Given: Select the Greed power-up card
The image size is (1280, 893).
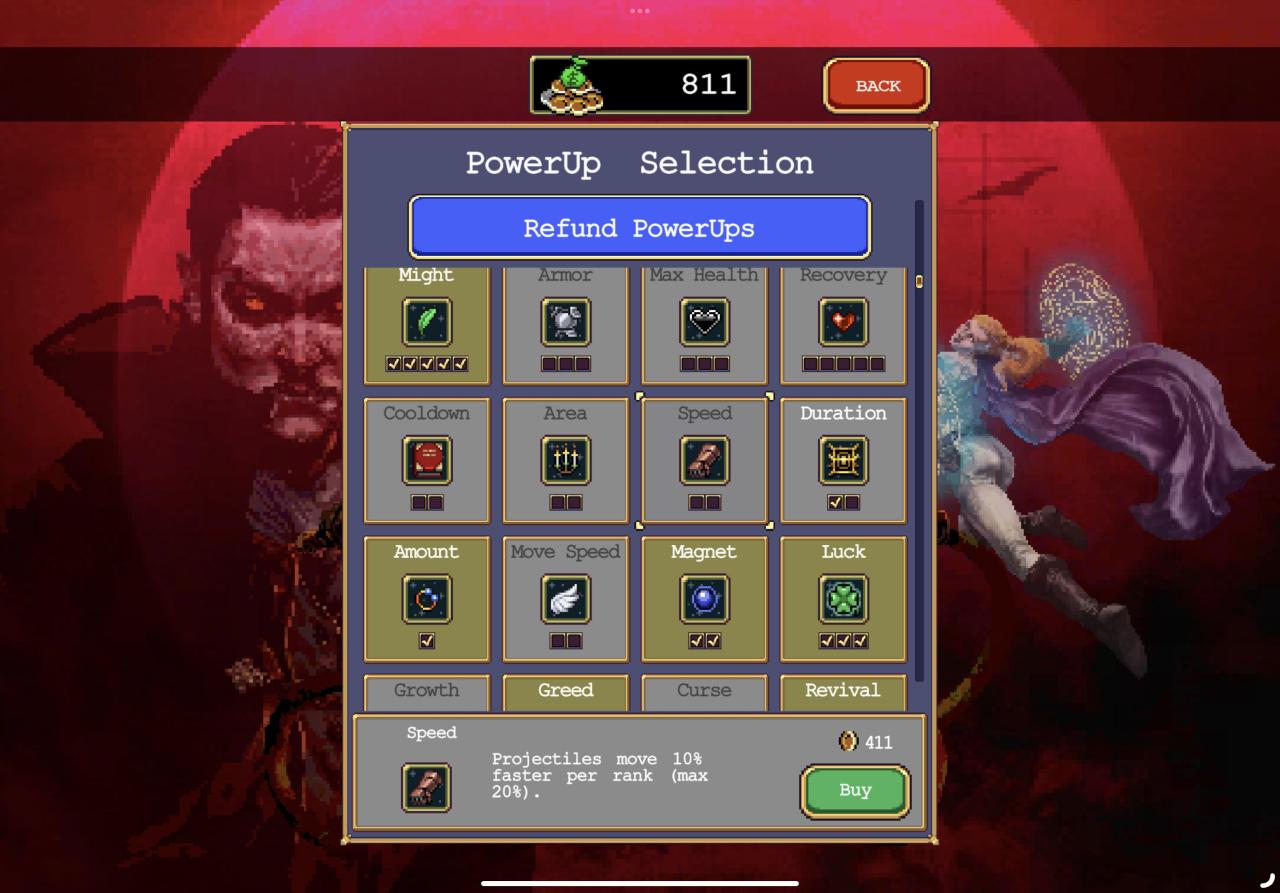Looking at the screenshot, I should (565, 691).
